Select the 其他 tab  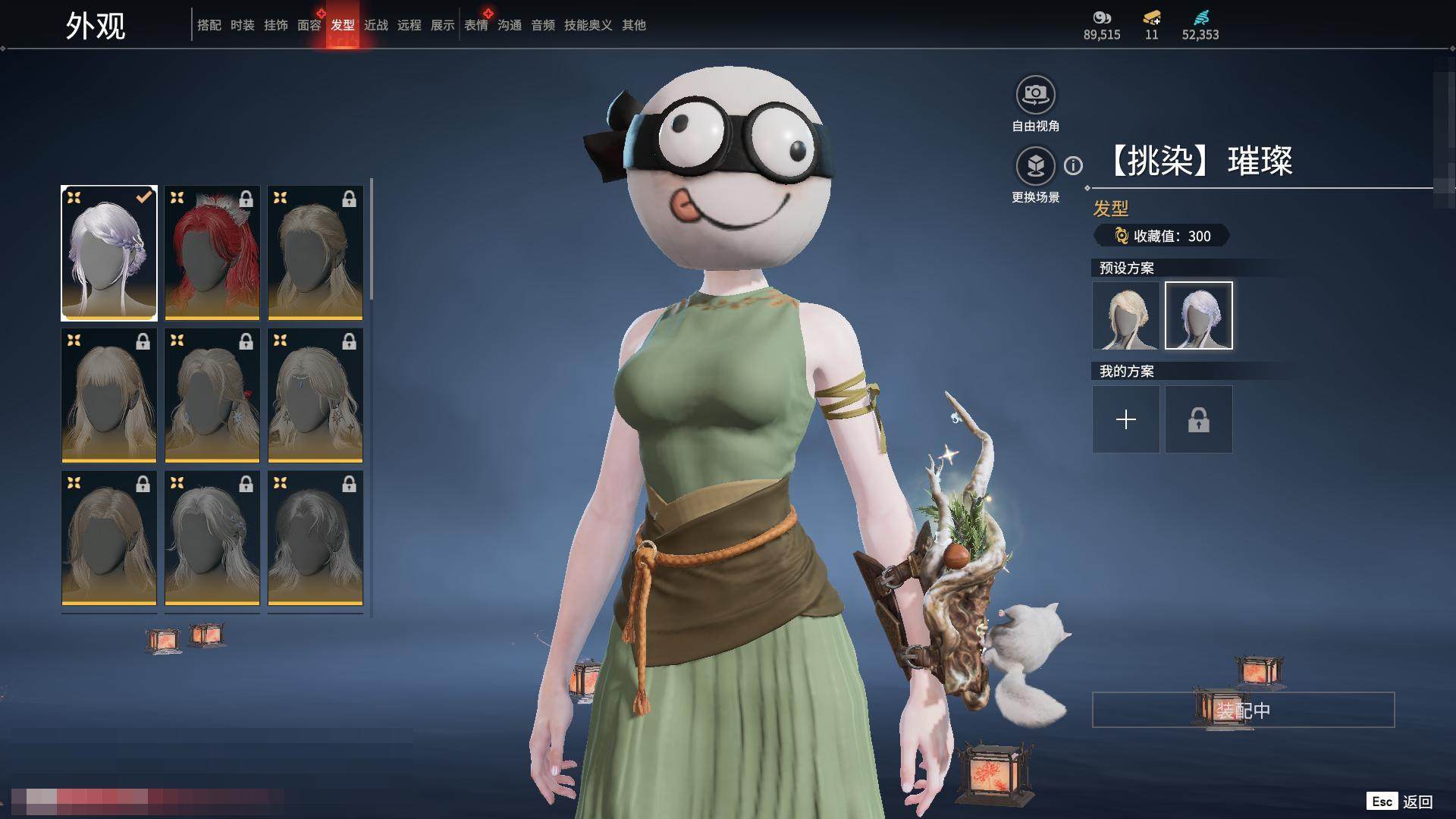(x=633, y=25)
